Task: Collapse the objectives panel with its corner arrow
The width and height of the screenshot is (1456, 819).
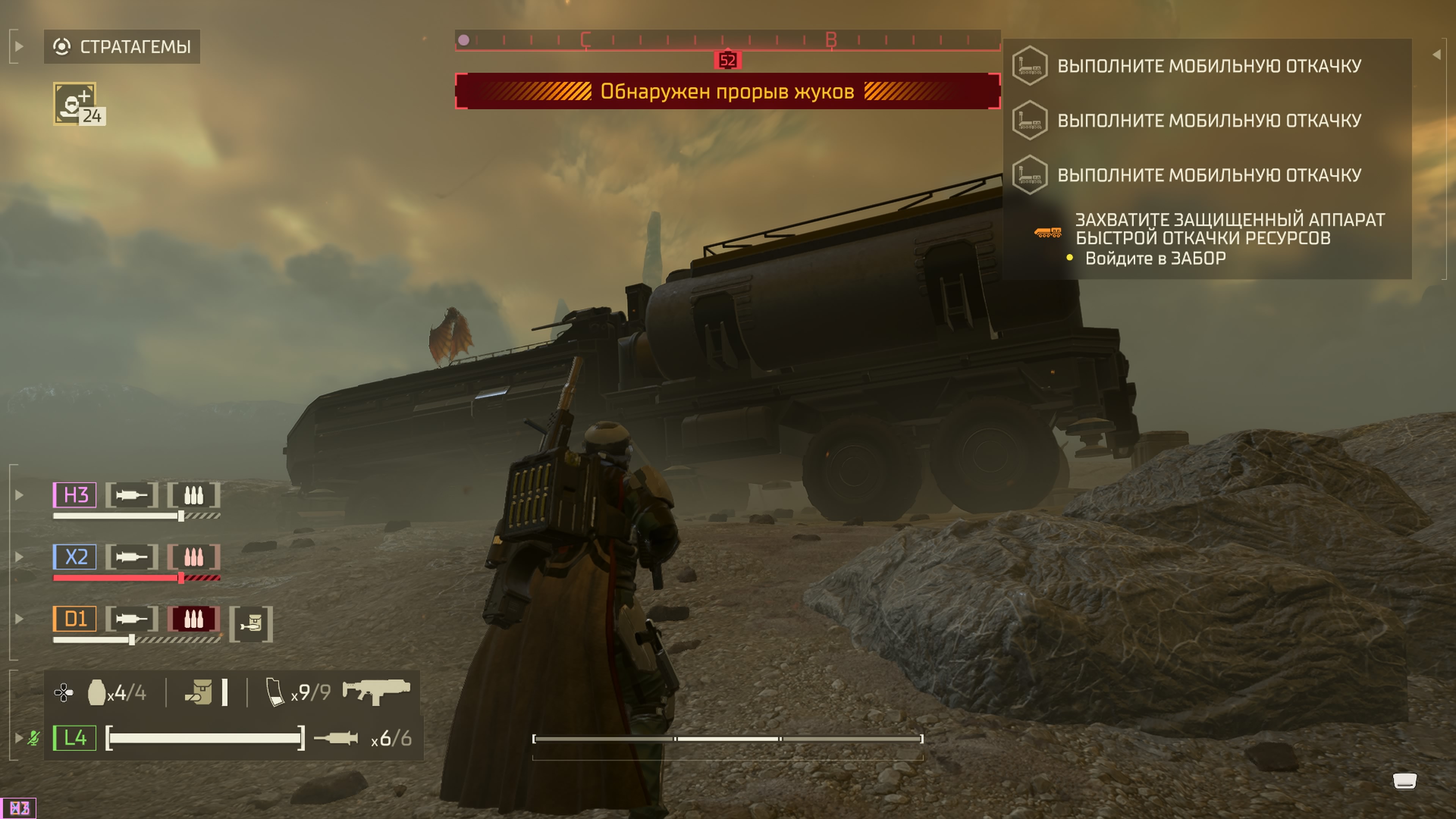Action: tap(1437, 54)
